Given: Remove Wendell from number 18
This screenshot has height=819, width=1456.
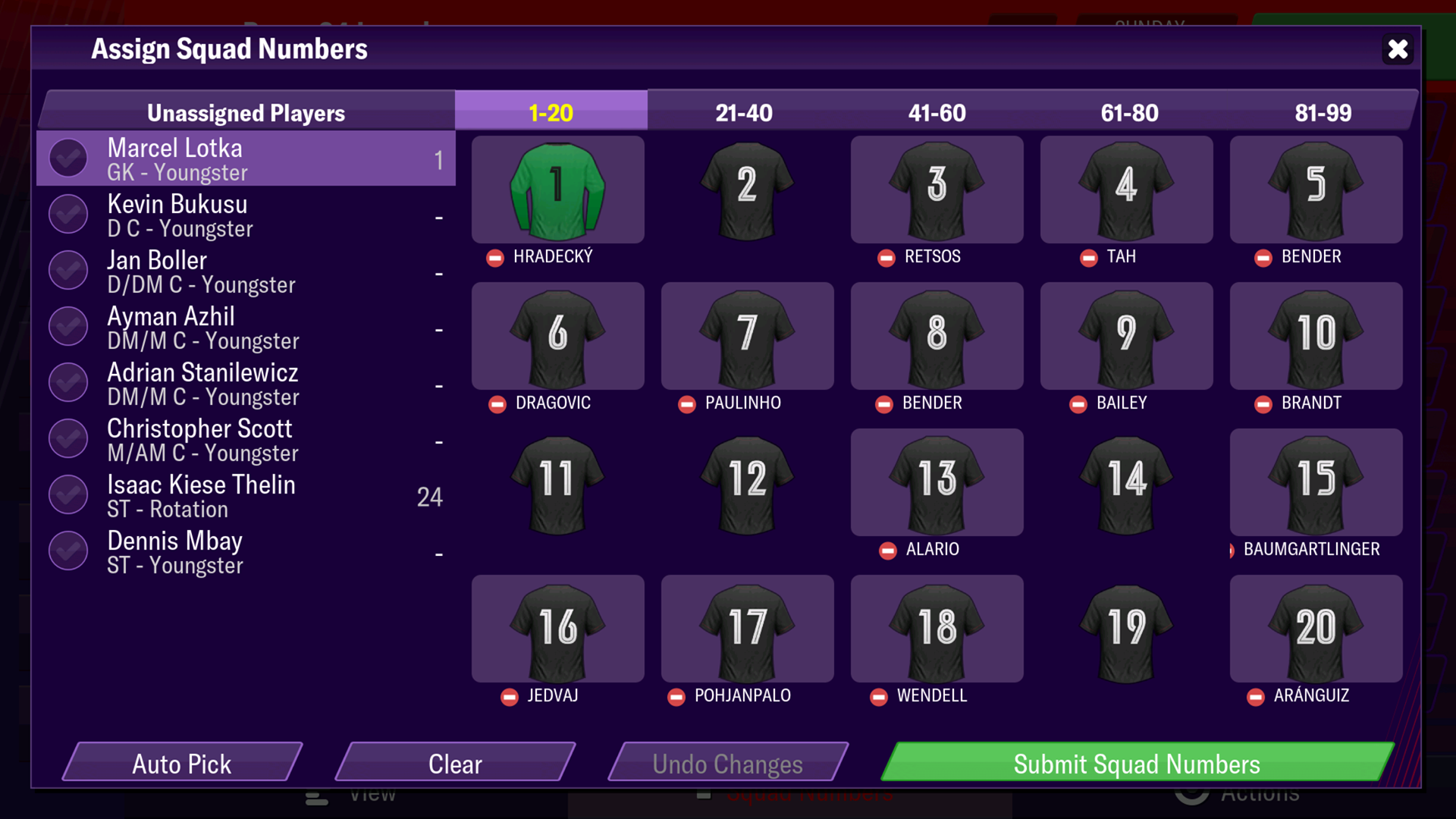Looking at the screenshot, I should pyautogui.click(x=880, y=696).
